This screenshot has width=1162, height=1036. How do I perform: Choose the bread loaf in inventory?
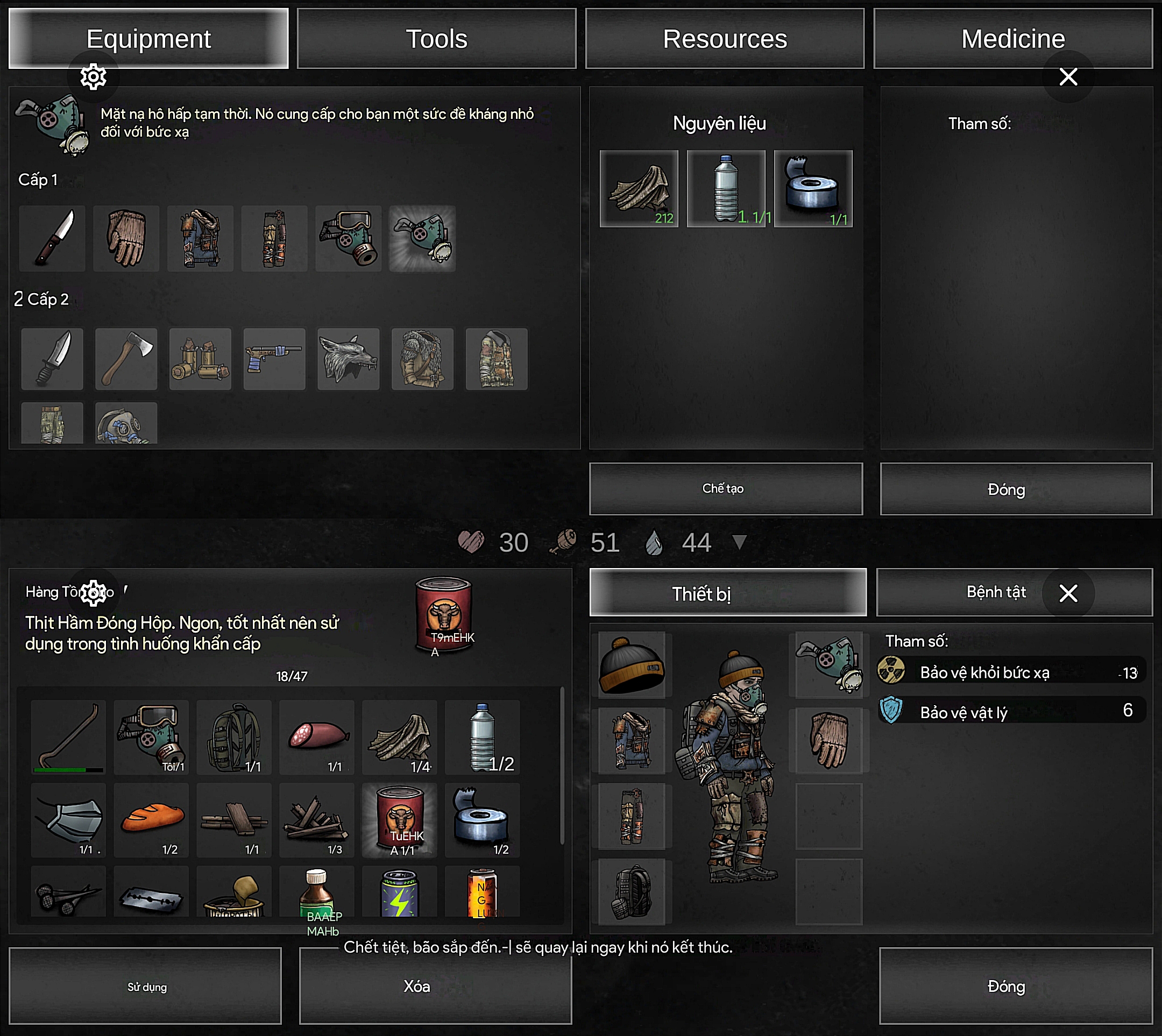coord(152,820)
